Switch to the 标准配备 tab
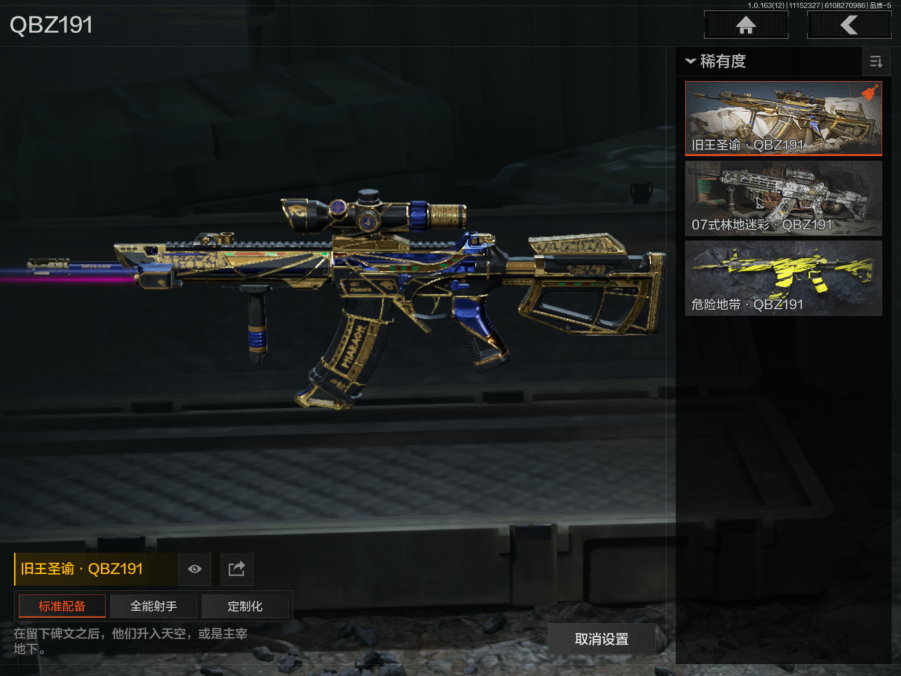 (62, 606)
